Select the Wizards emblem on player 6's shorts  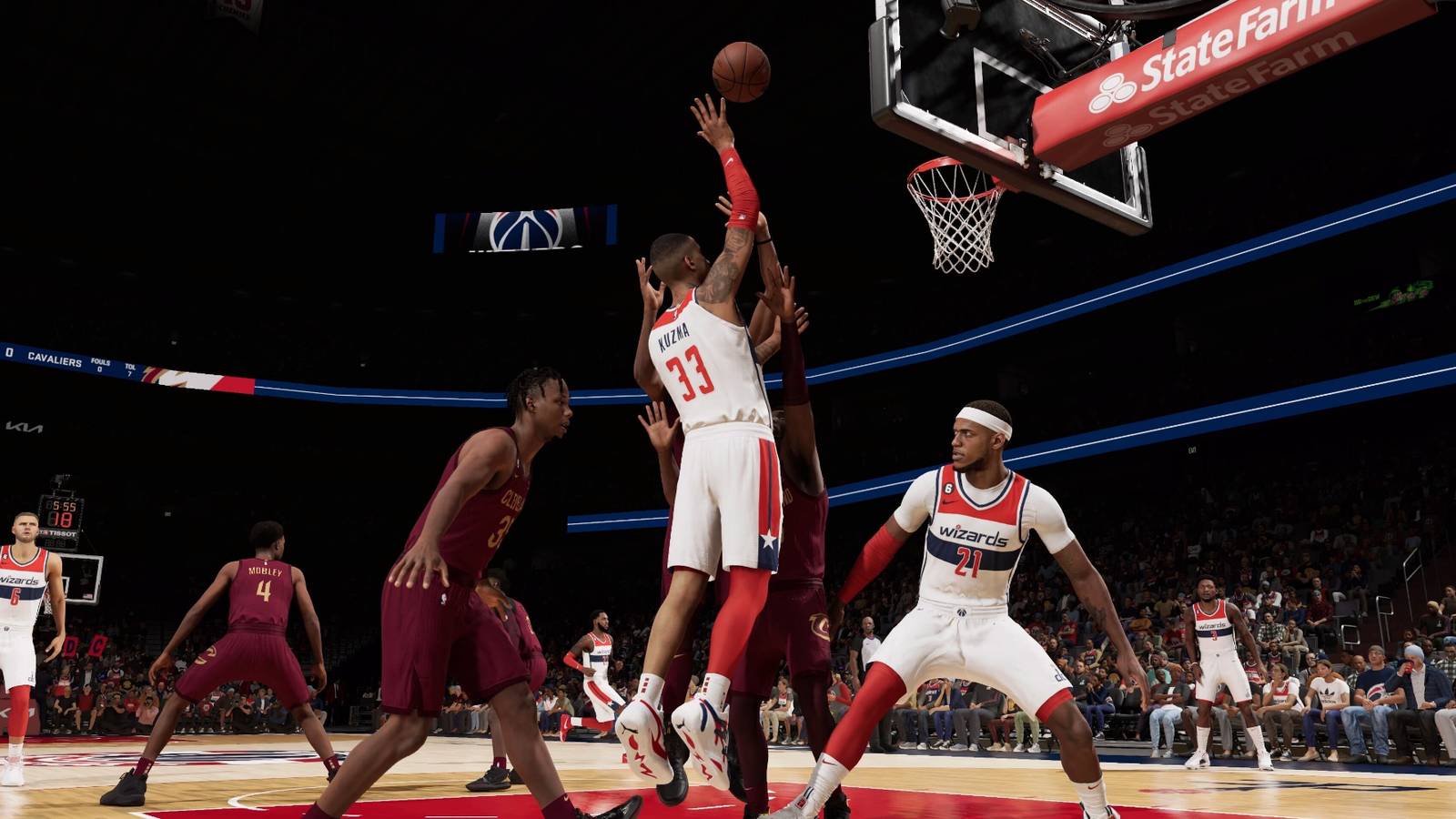point(7,628)
